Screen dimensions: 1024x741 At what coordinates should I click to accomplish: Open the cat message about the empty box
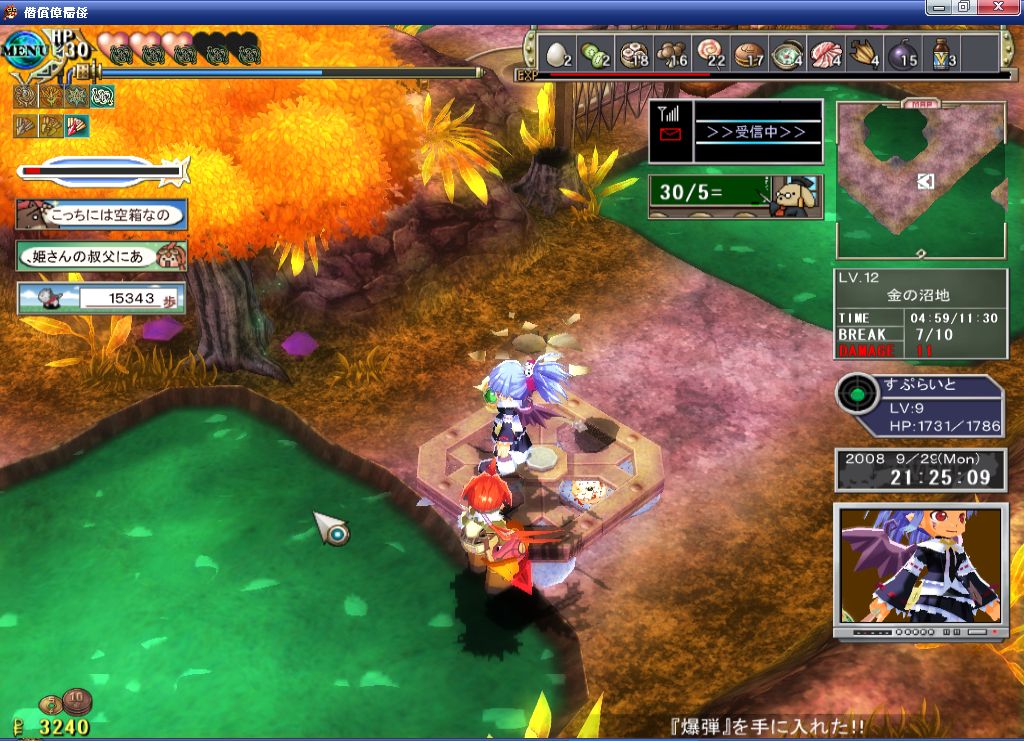pyautogui.click(x=100, y=214)
